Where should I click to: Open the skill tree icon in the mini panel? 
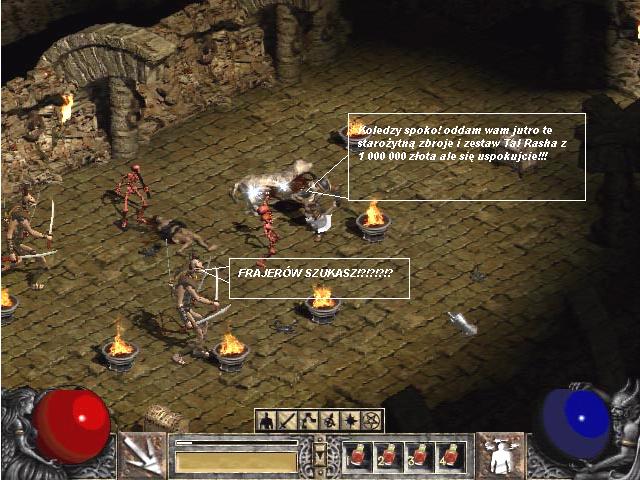coord(307,421)
